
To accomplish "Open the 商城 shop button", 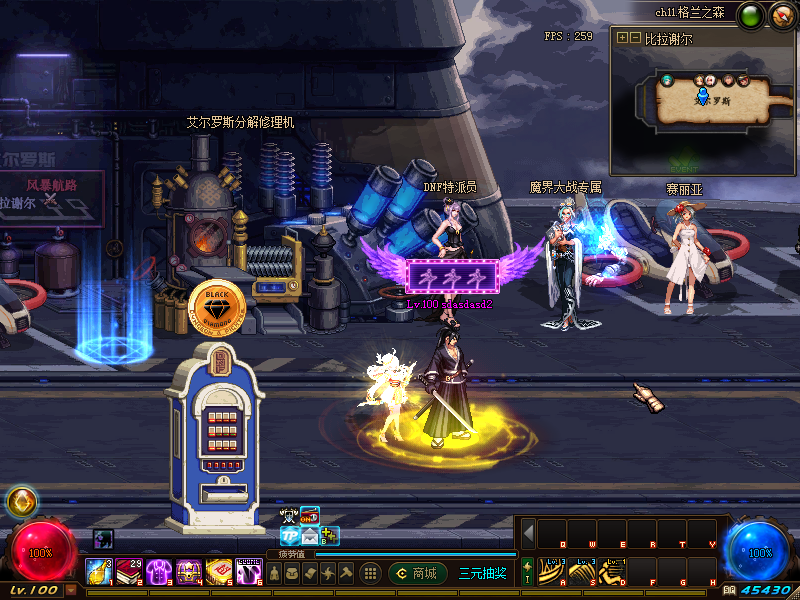I will pyautogui.click(x=418, y=573).
